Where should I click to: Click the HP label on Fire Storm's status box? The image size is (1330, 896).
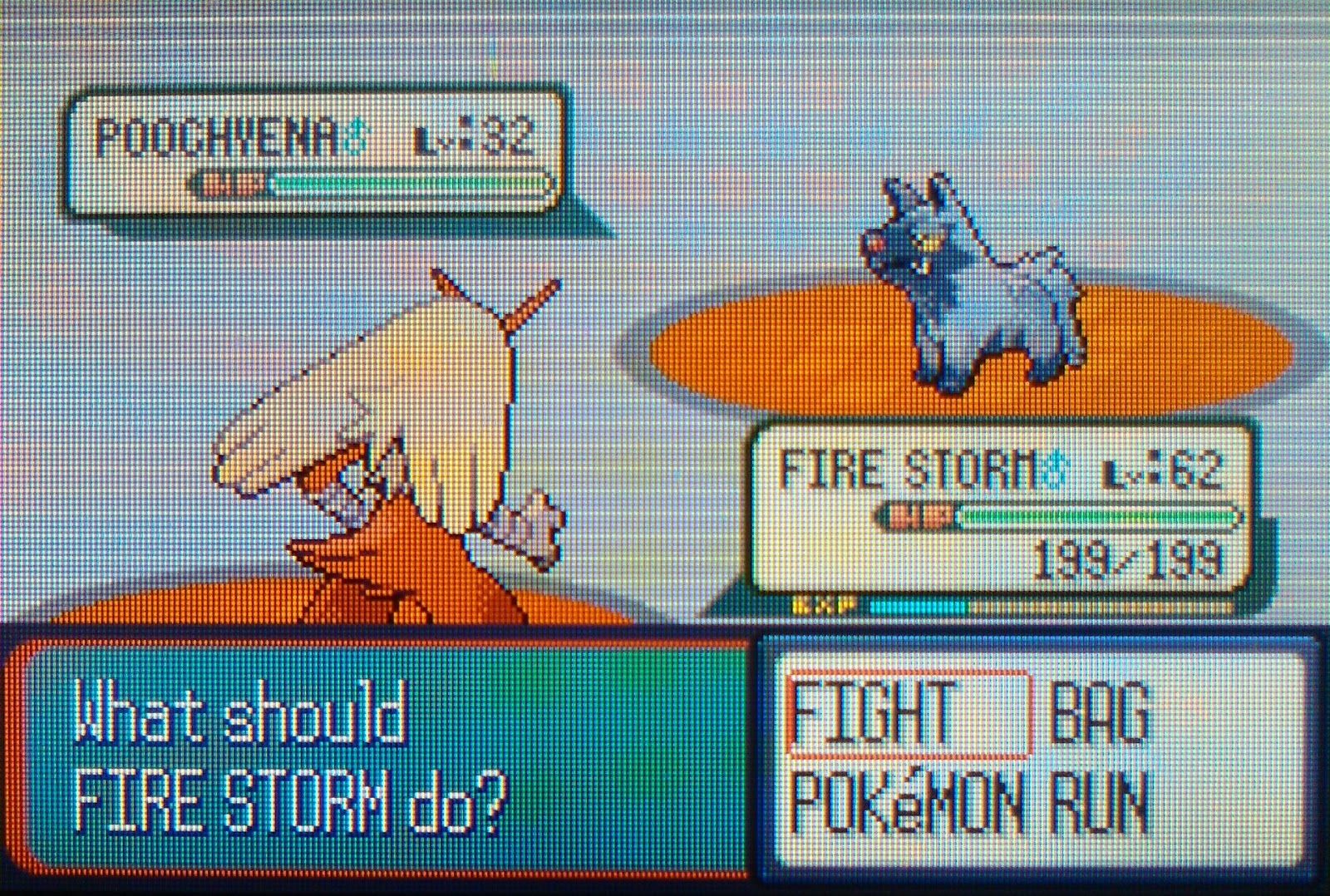919,514
